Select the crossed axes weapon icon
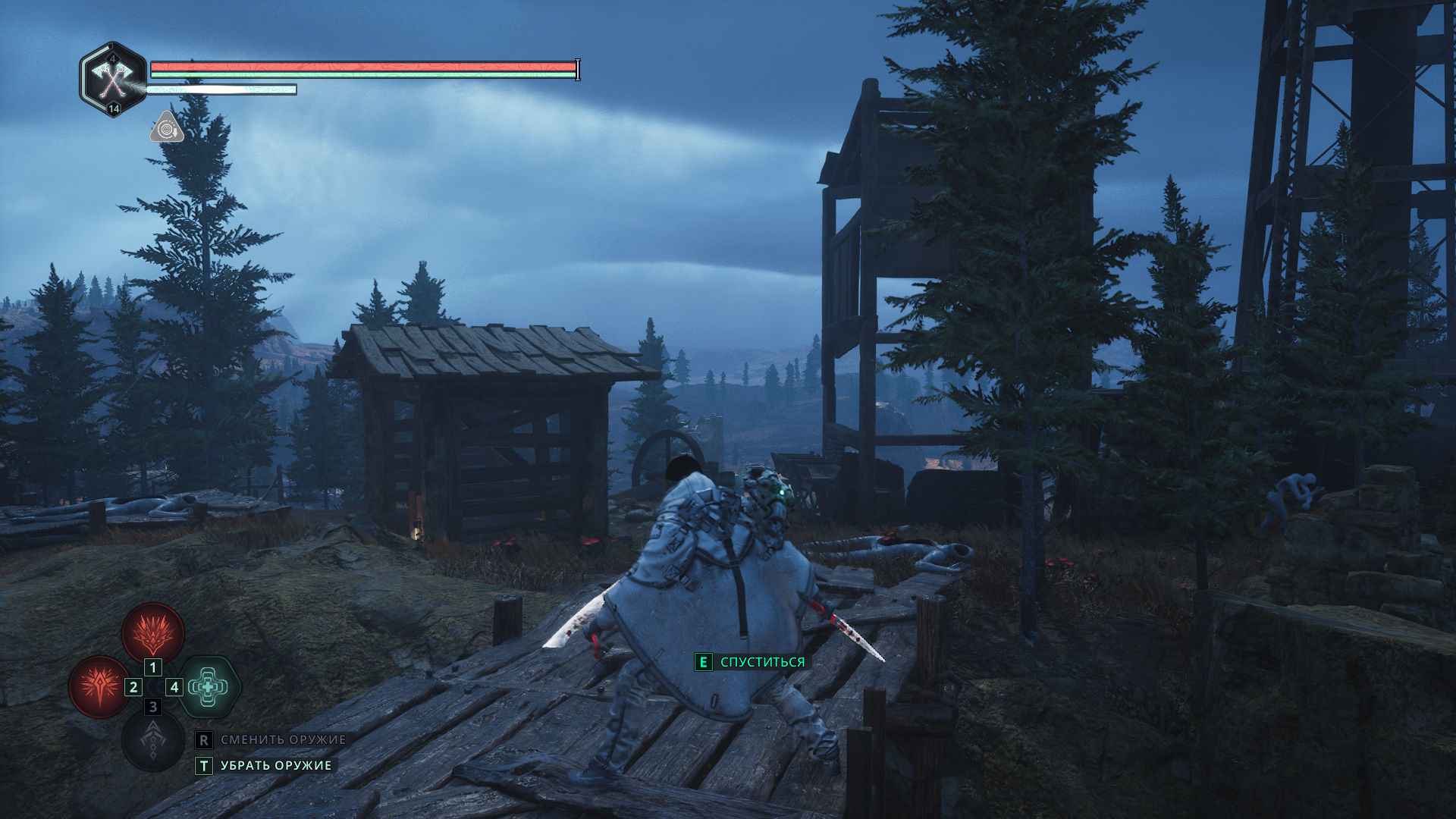The height and width of the screenshot is (819, 1456). coord(113,78)
